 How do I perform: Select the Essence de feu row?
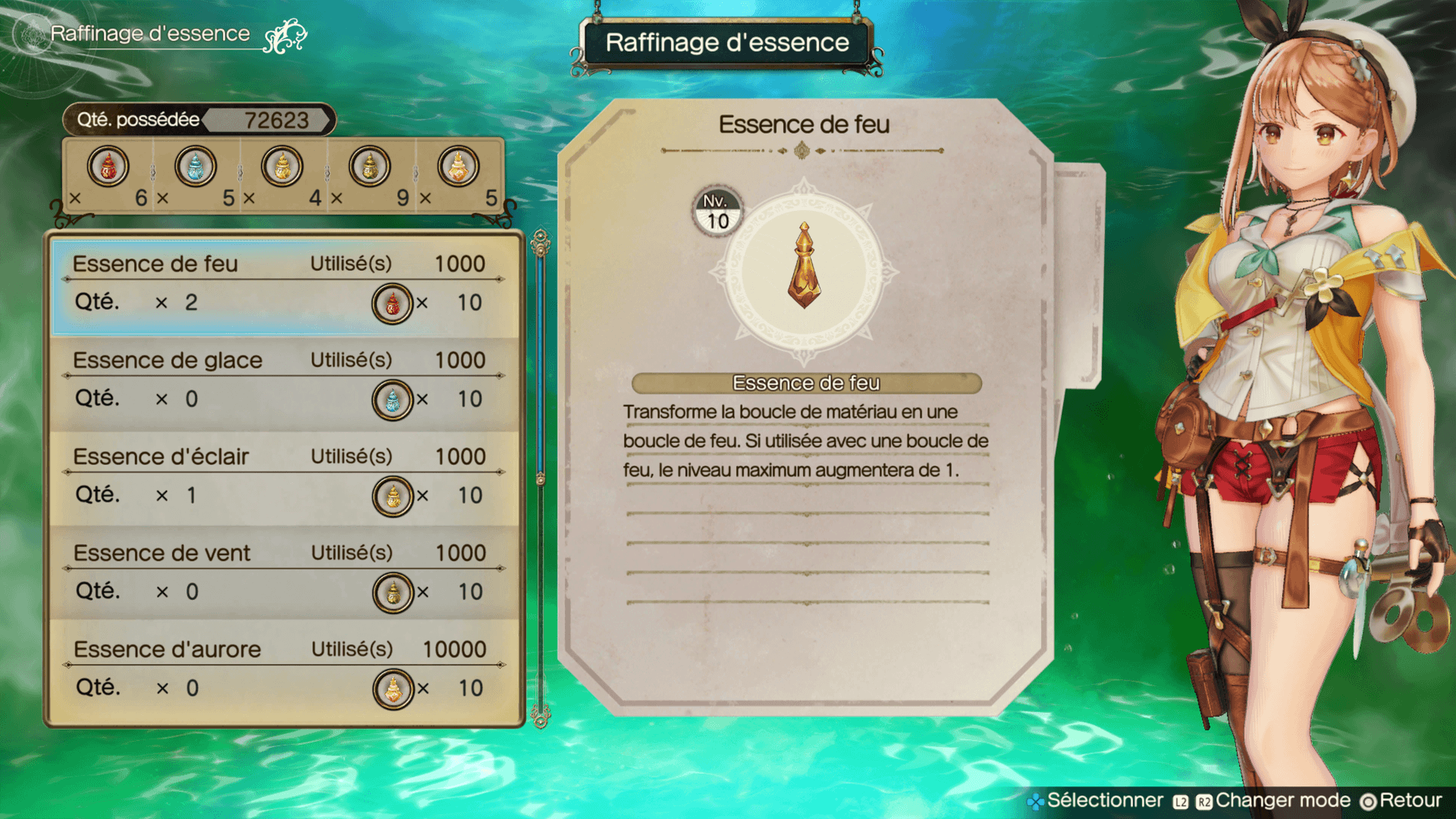coord(284,284)
